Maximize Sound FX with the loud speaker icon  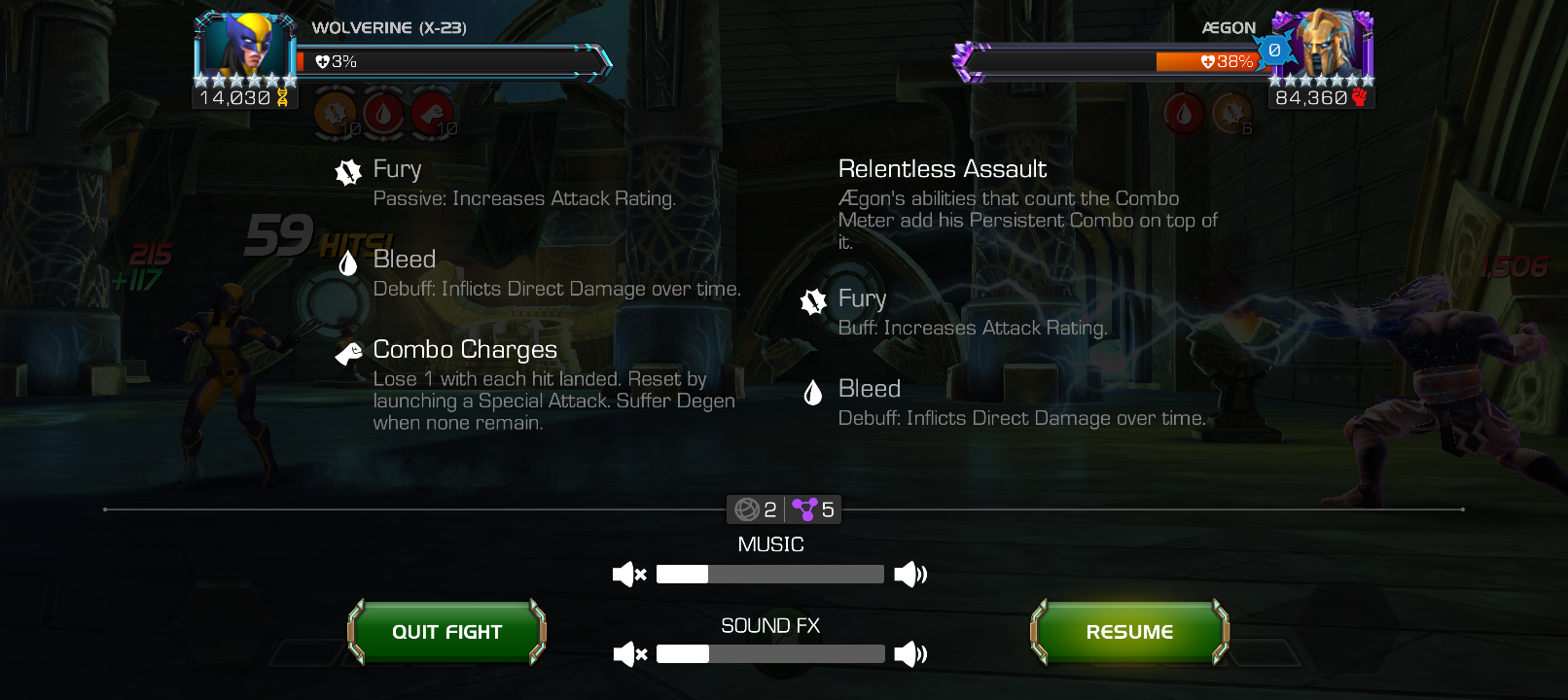pyautogui.click(x=910, y=654)
